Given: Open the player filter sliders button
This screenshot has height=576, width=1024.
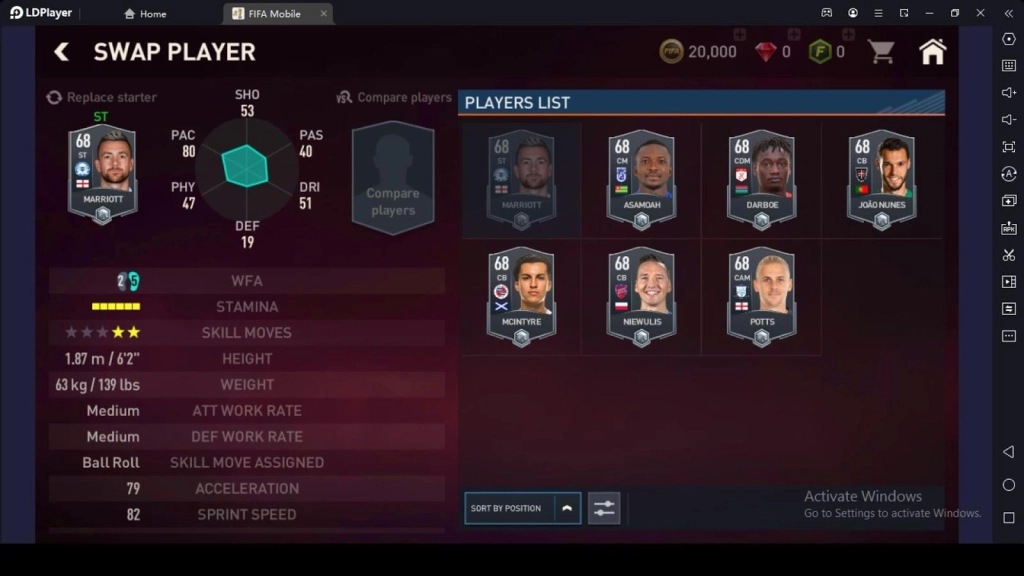Looking at the screenshot, I should (x=603, y=508).
